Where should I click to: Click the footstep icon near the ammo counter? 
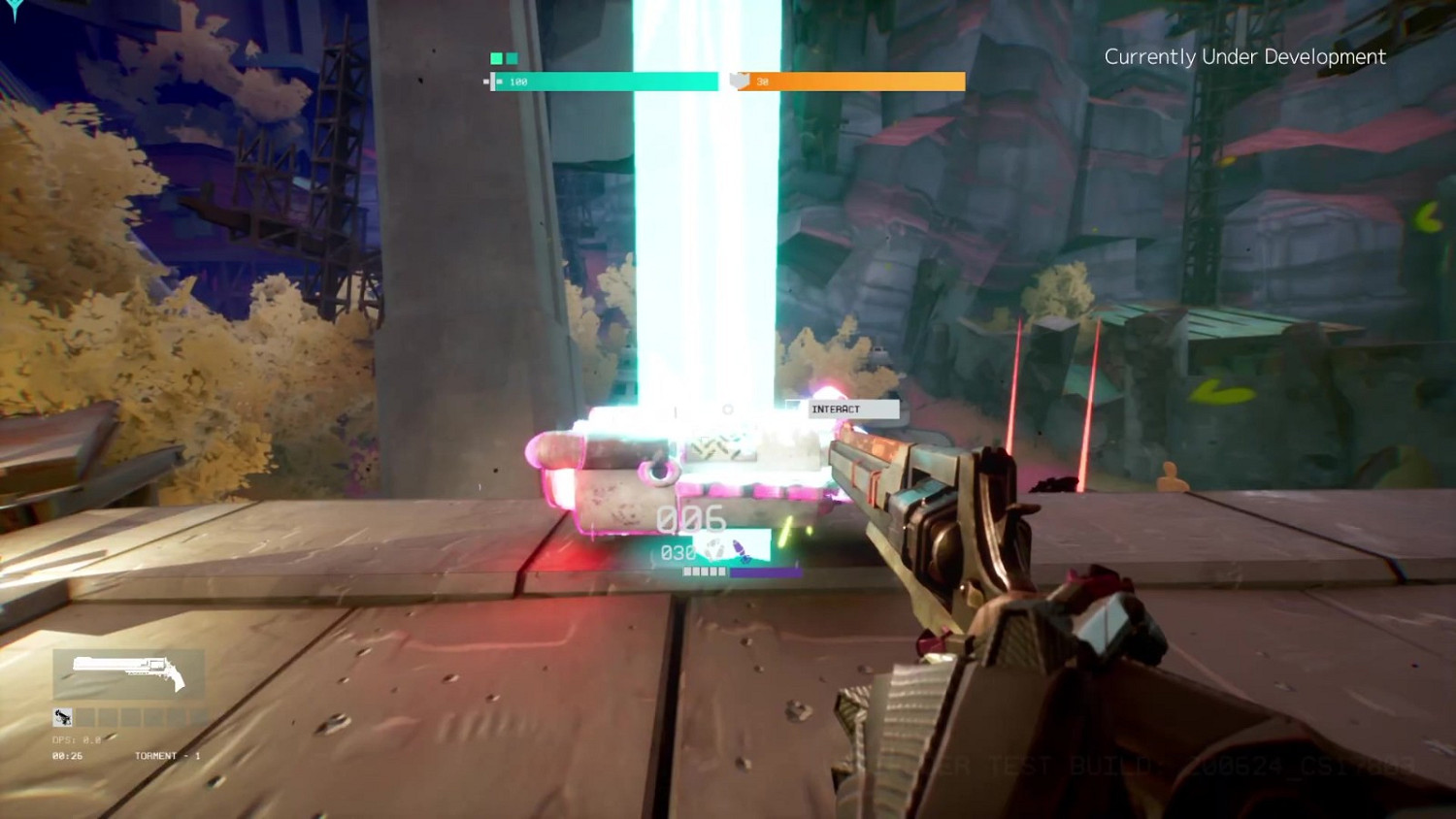click(x=712, y=548)
